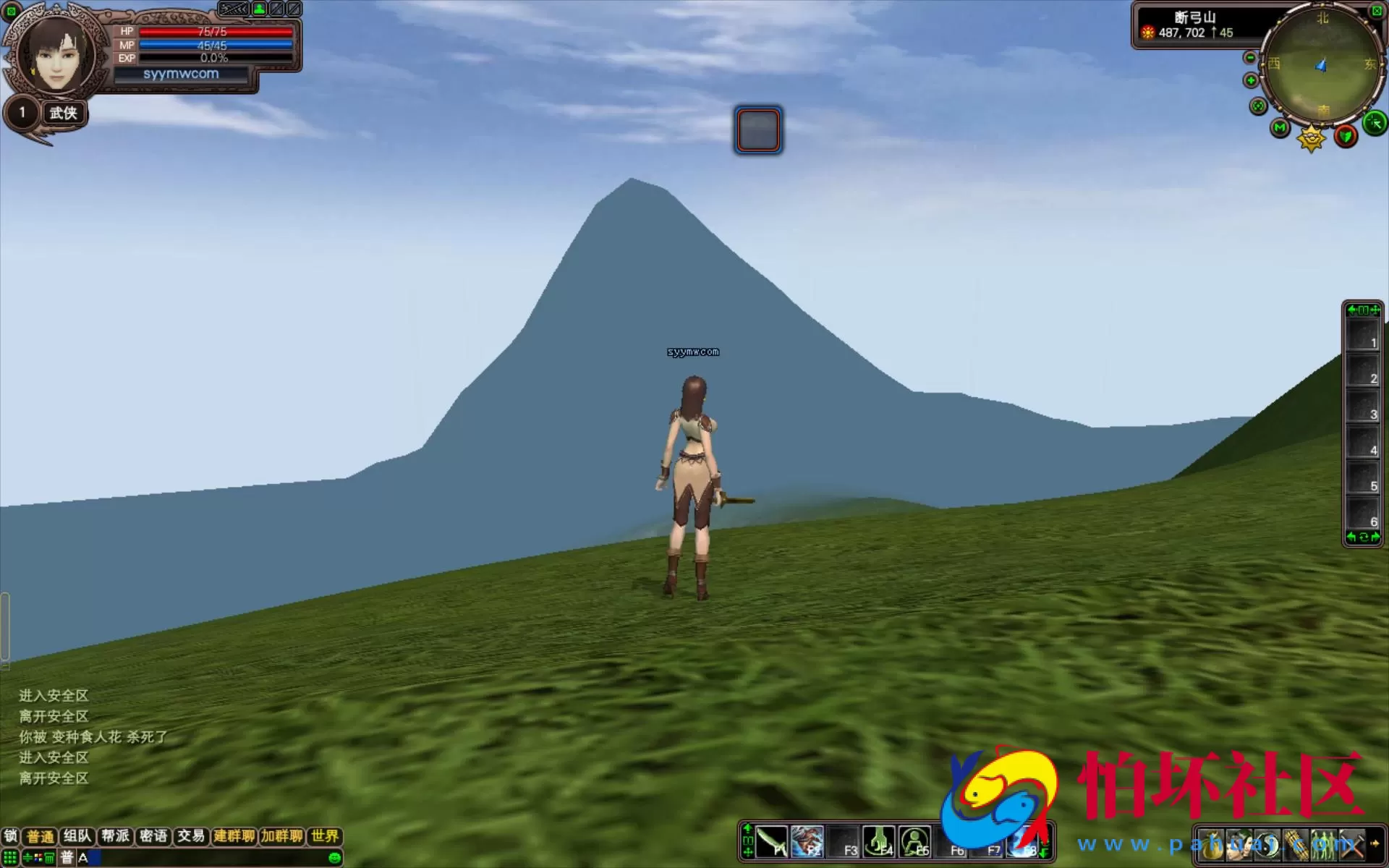This screenshot has width=1389, height=868.
Task: Use the F5 meditation skill
Action: [x=914, y=842]
